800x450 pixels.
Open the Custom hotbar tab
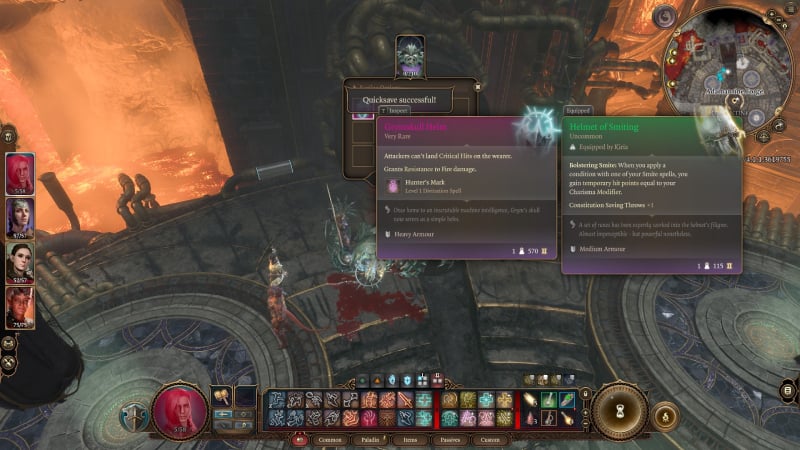(x=490, y=439)
